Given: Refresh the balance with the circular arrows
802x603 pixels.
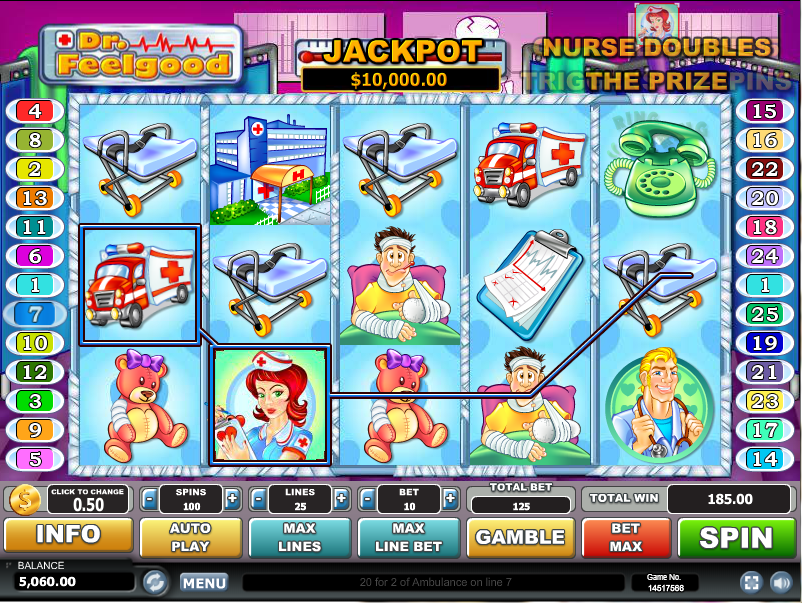Looking at the screenshot, I should 154,581.
